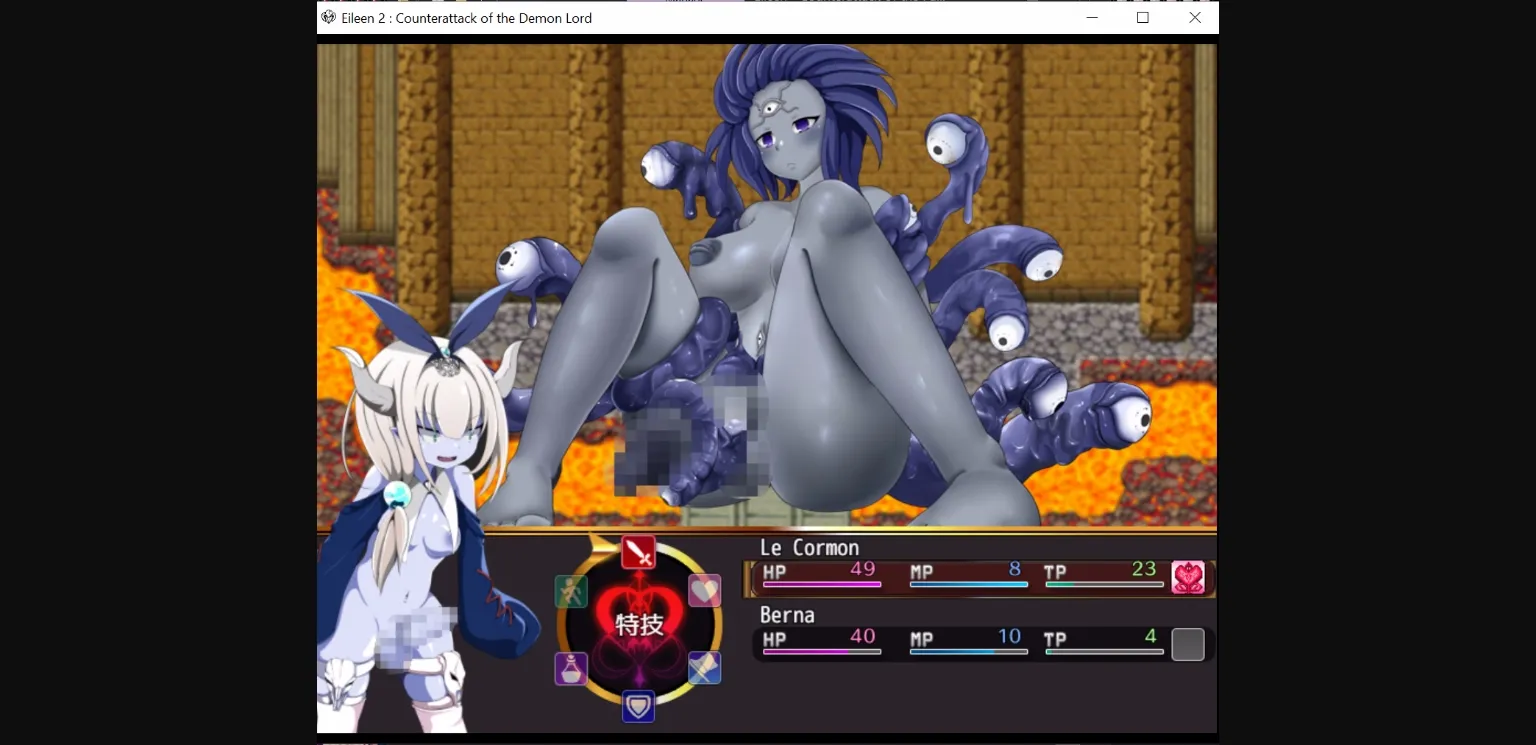
Task: Open the potion Item command
Action: point(570,669)
